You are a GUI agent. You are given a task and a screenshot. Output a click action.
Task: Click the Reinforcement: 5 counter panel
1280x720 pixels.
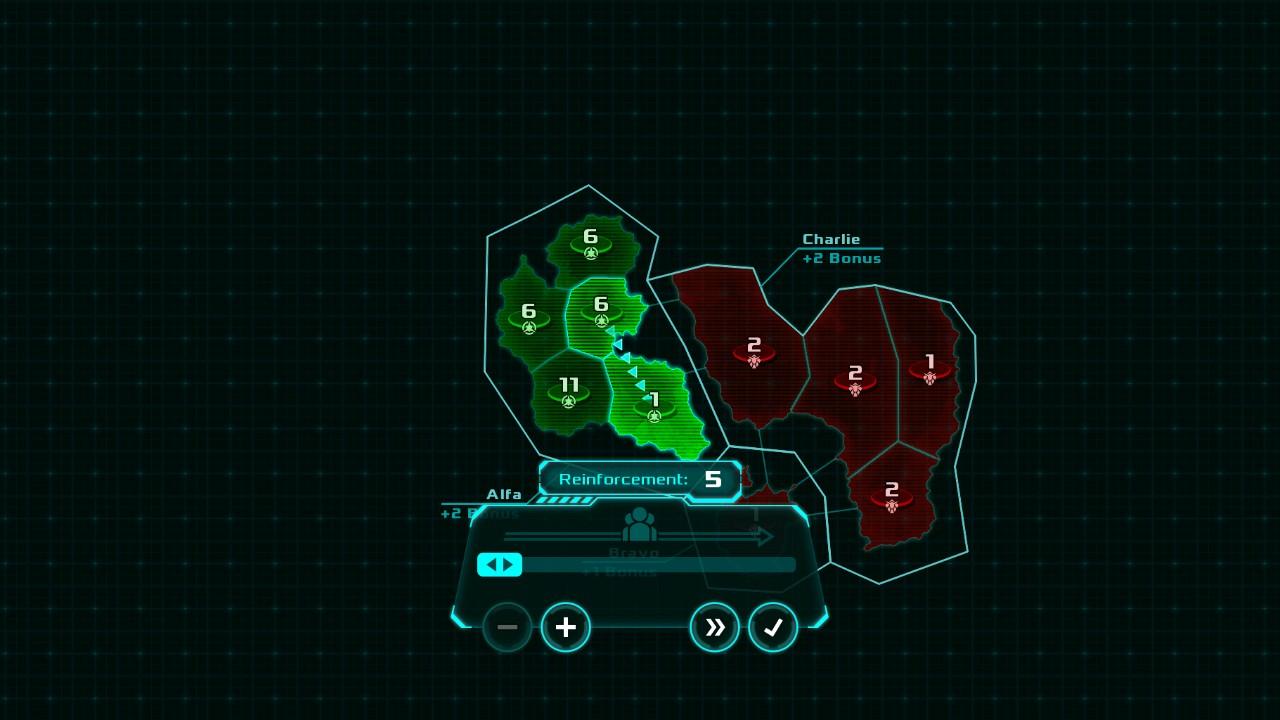[639, 479]
